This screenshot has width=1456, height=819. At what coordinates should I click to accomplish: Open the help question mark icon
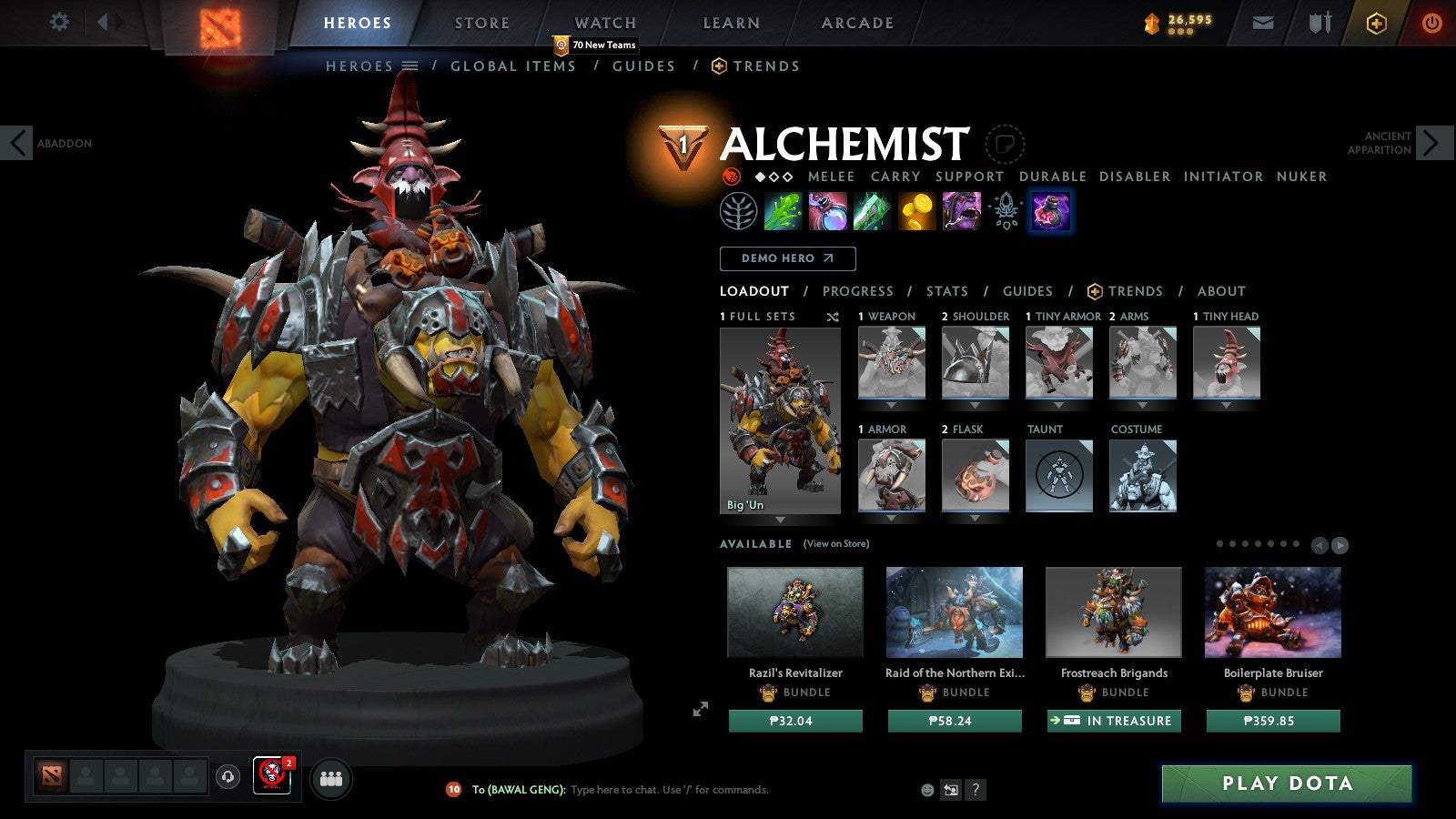(976, 789)
